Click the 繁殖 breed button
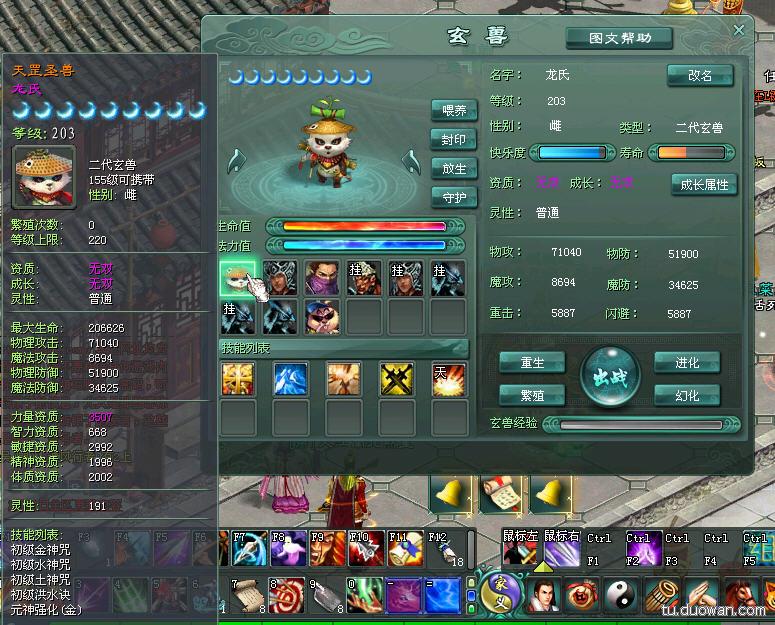 pyautogui.click(x=532, y=395)
